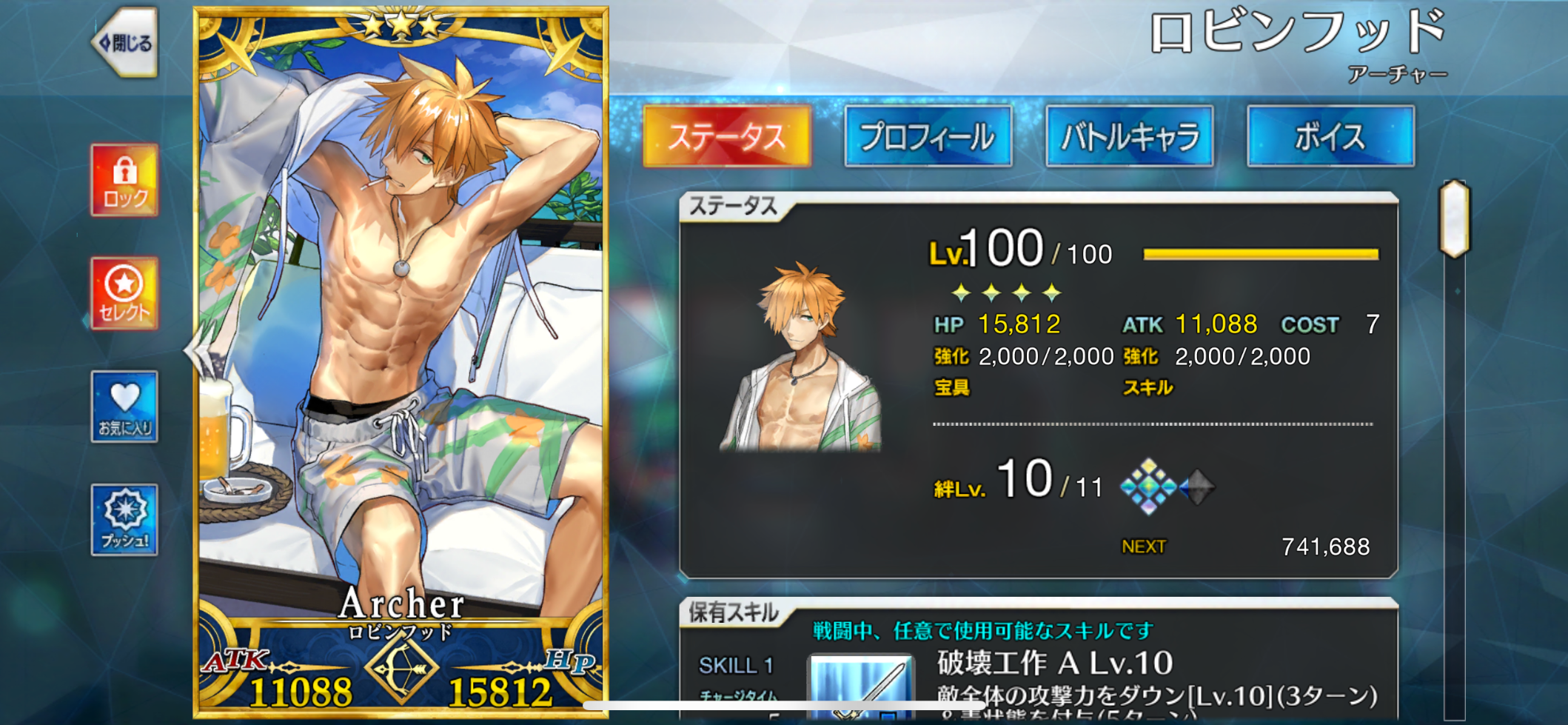The width and height of the screenshot is (1568, 725).
Task: Tap the star Select button
Action: 124,293
